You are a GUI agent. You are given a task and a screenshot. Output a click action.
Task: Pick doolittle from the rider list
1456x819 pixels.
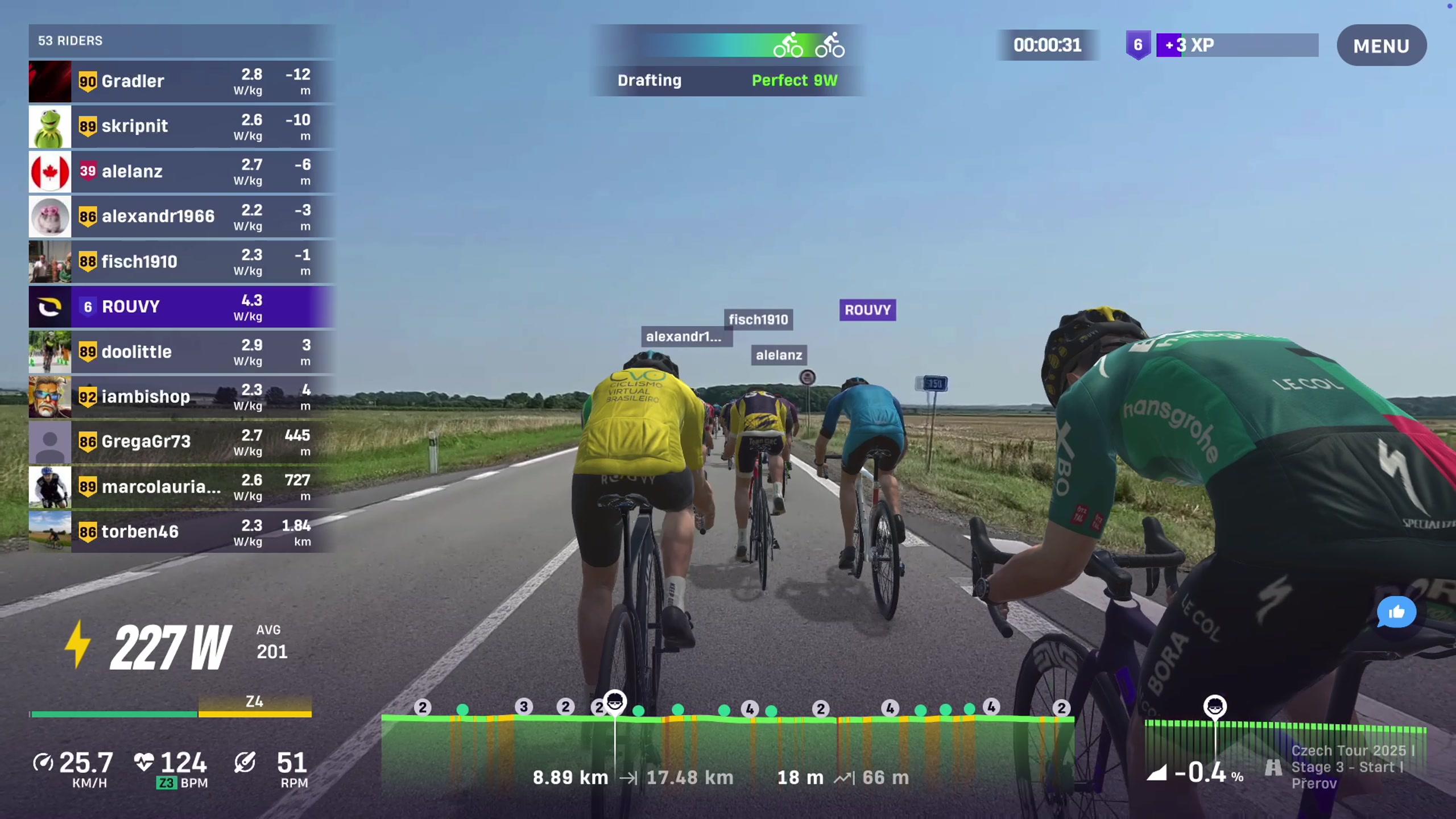[181, 352]
